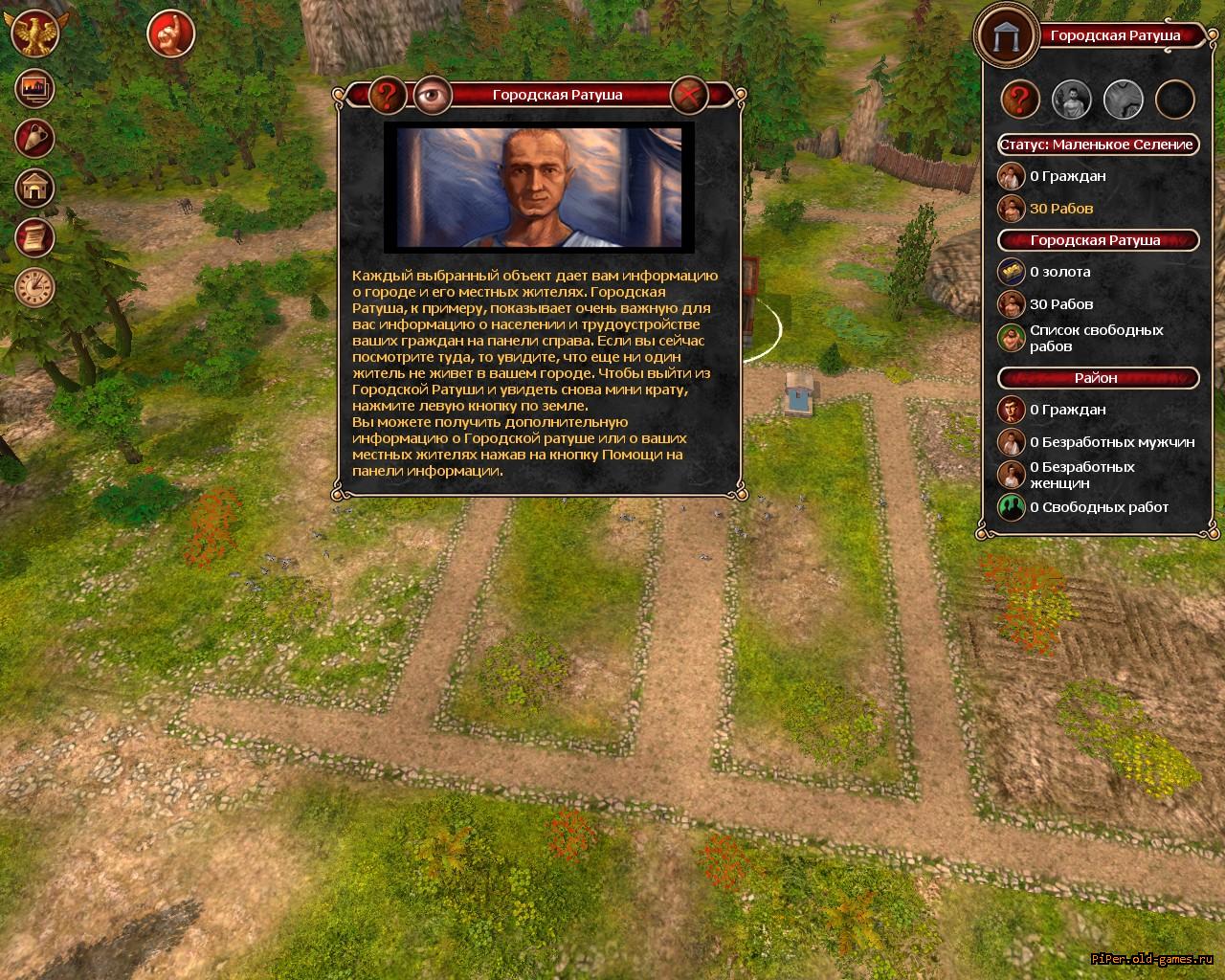The image size is (1225, 980).
Task: Close the Городская Ратуша tutorial dialog
Action: coord(688,95)
